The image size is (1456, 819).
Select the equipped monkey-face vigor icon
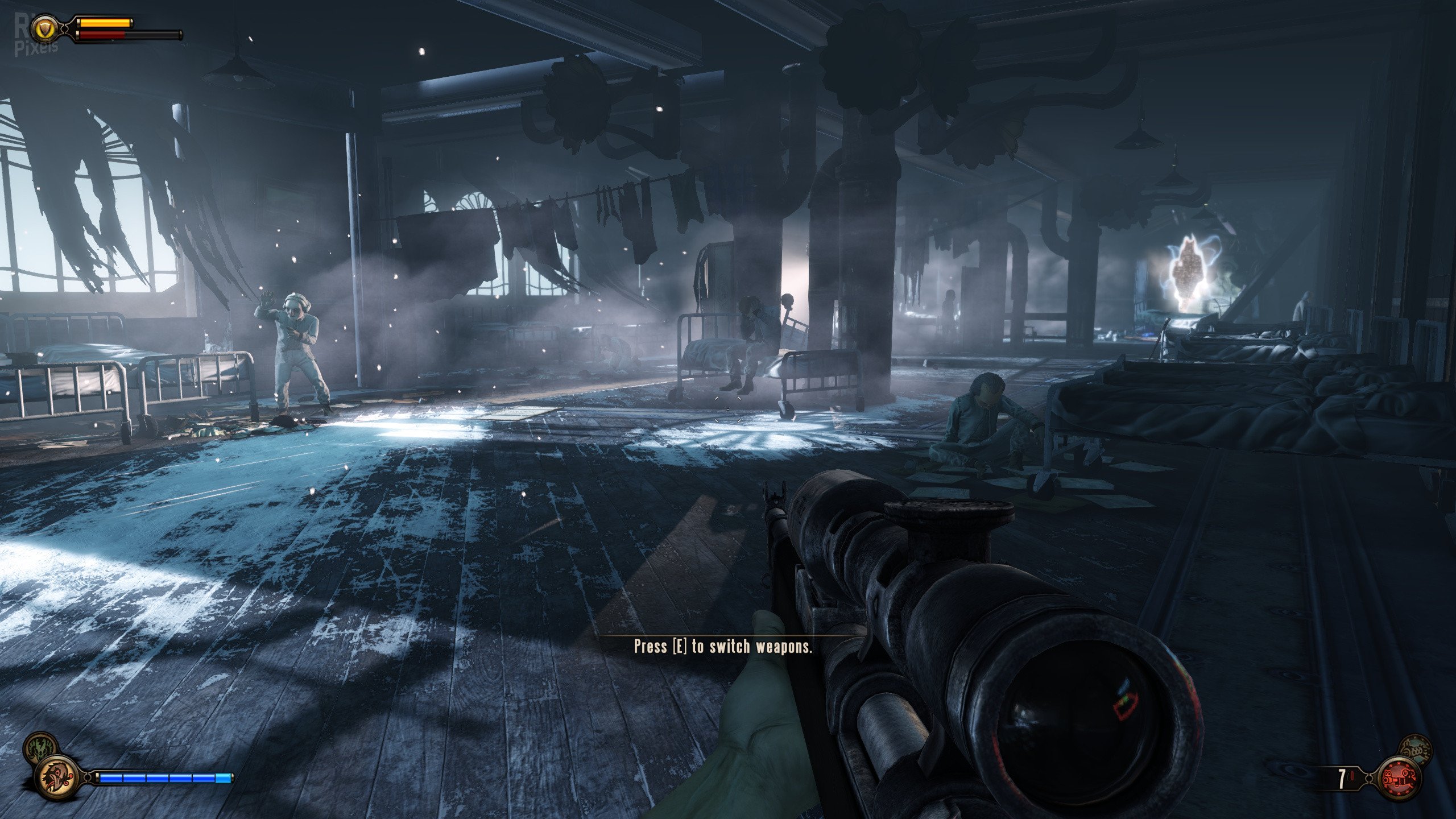point(58,776)
